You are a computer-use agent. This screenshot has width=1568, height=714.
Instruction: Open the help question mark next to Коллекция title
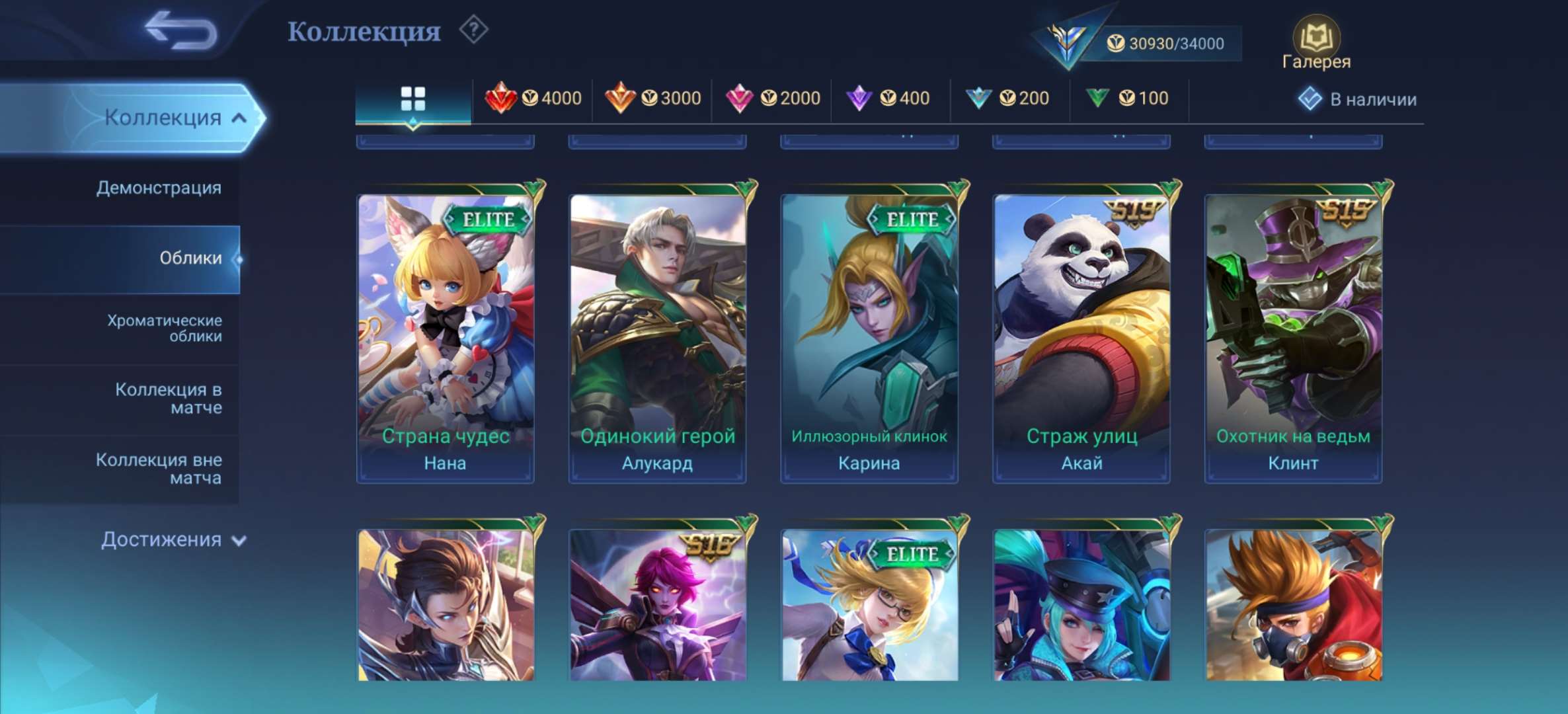[473, 30]
